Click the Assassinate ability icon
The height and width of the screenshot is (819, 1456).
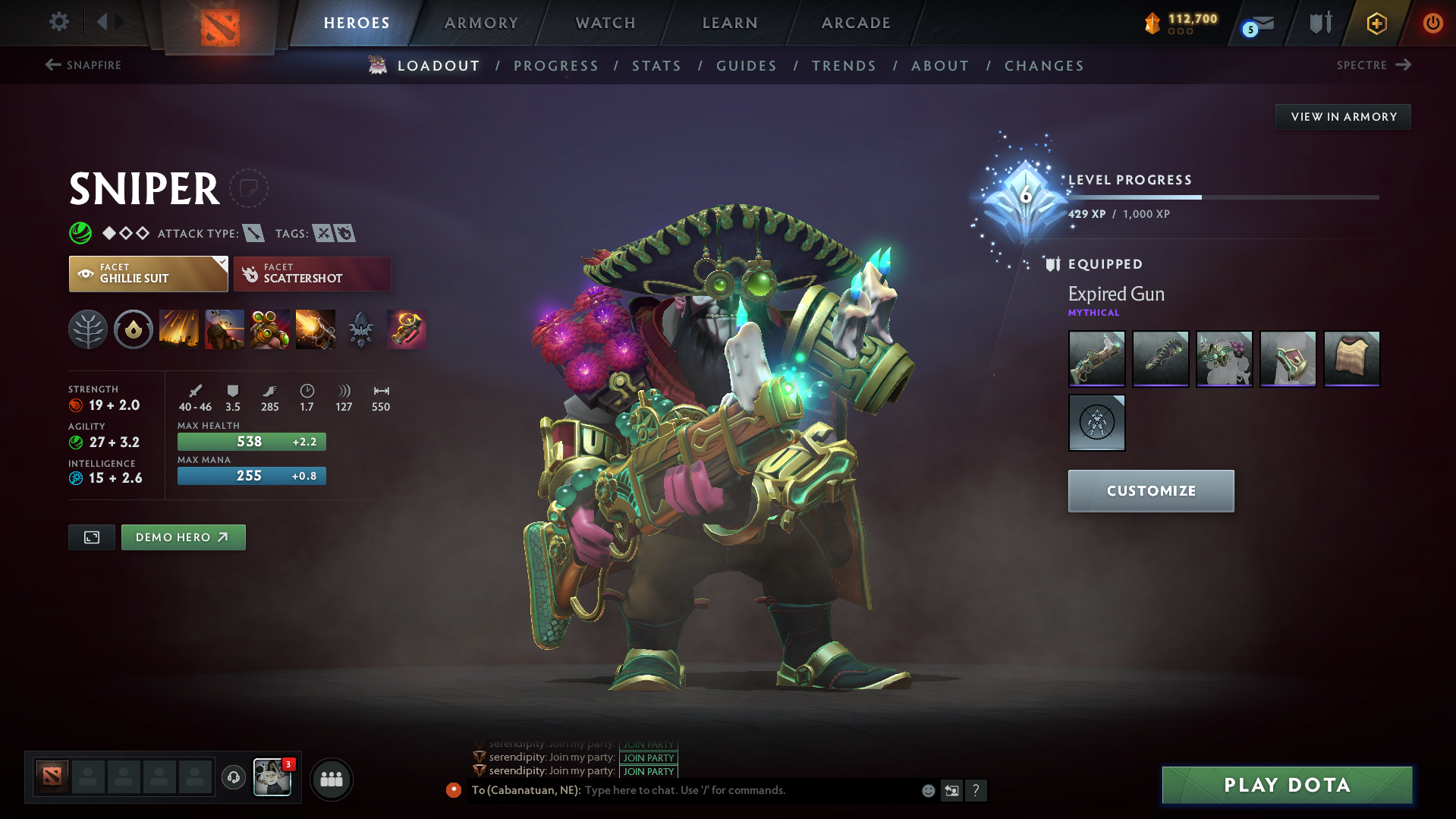click(x=316, y=329)
